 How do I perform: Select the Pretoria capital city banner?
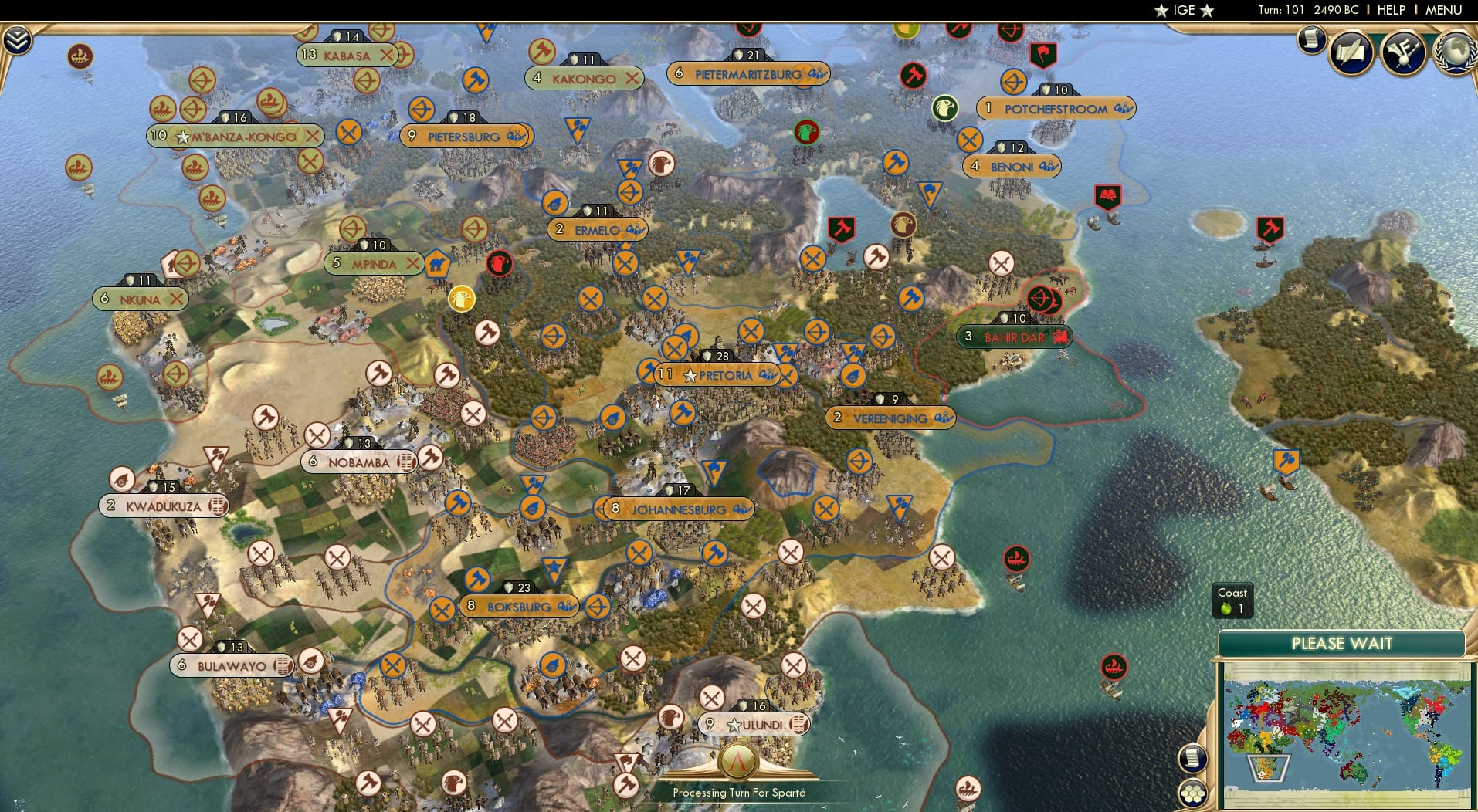point(718,375)
